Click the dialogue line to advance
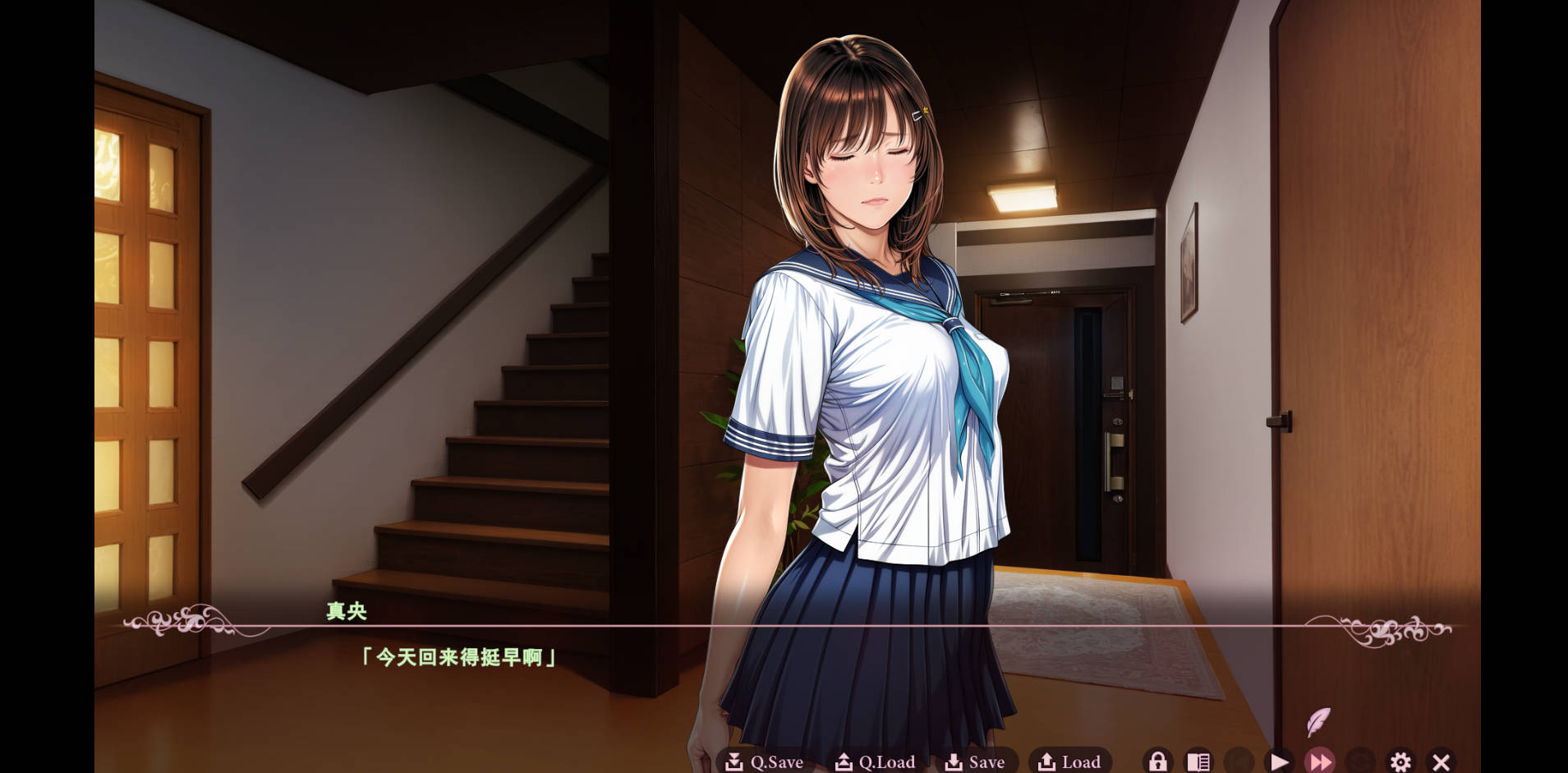The height and width of the screenshot is (773, 1568). 458,657
